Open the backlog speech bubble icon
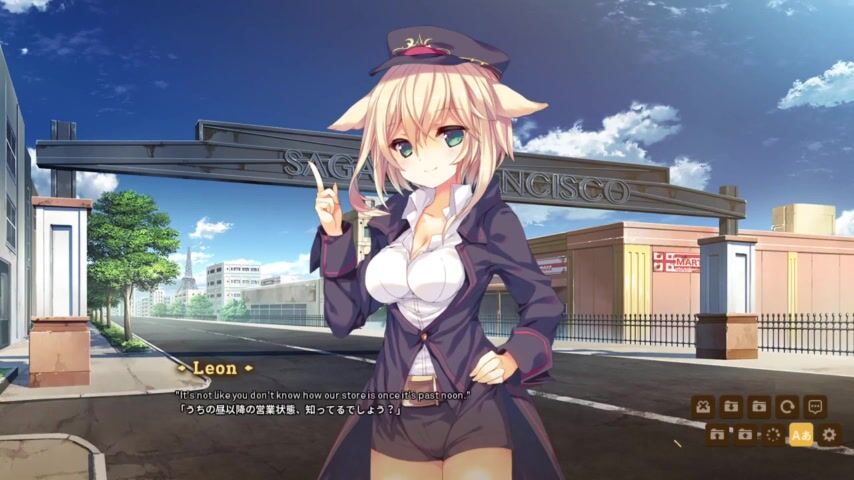The width and height of the screenshot is (854, 480). [815, 407]
